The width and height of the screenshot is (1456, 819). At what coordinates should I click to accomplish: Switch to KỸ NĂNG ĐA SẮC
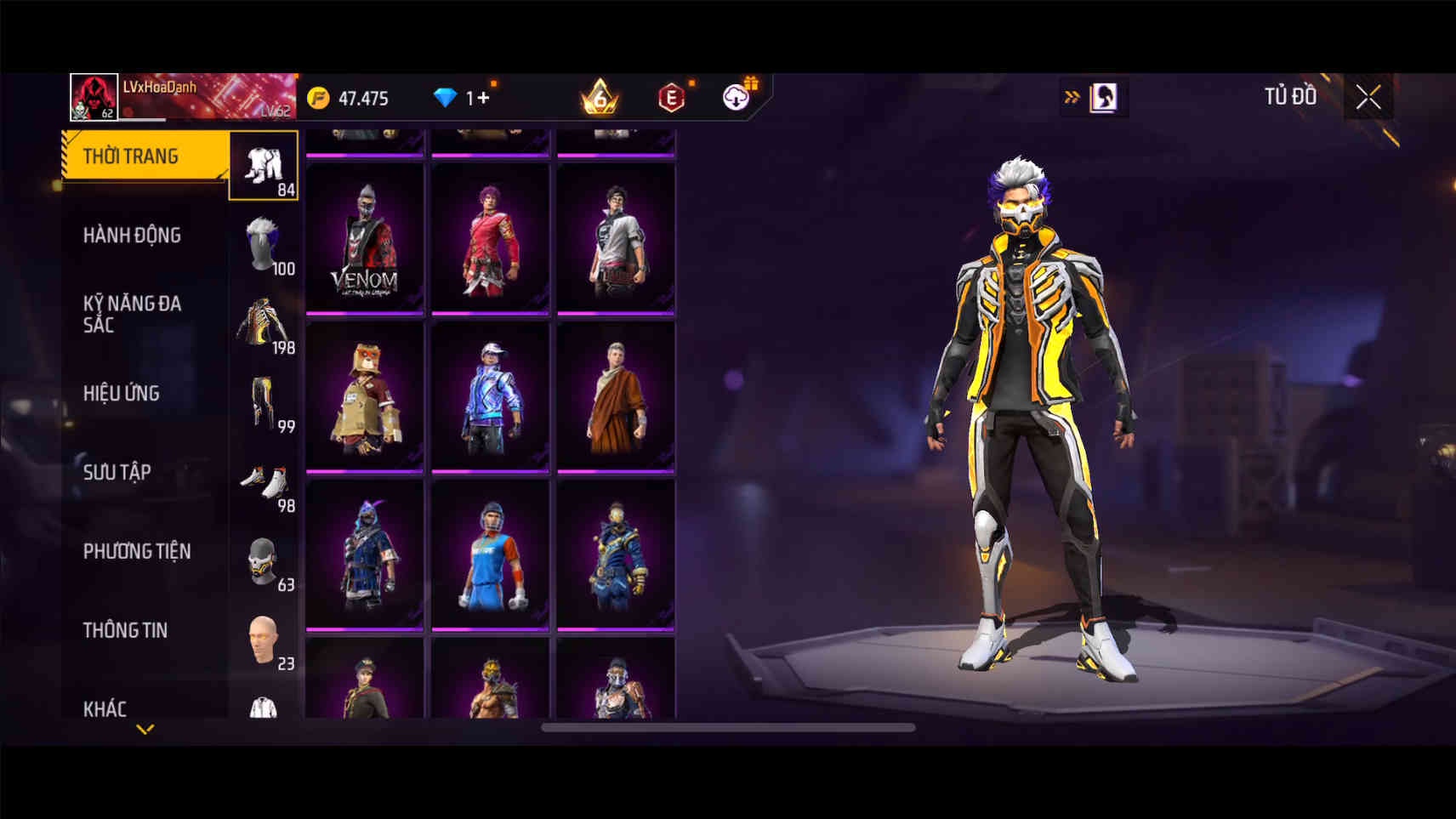click(x=132, y=313)
